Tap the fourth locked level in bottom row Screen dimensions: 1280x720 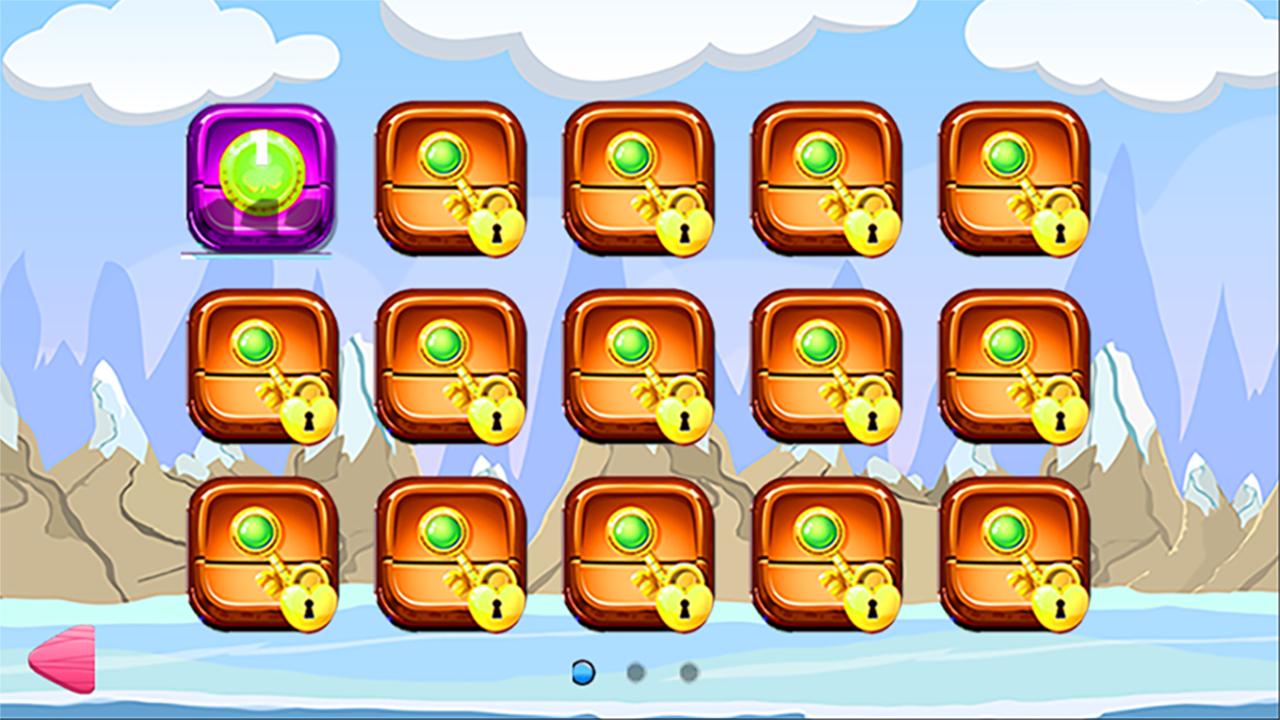coord(826,555)
